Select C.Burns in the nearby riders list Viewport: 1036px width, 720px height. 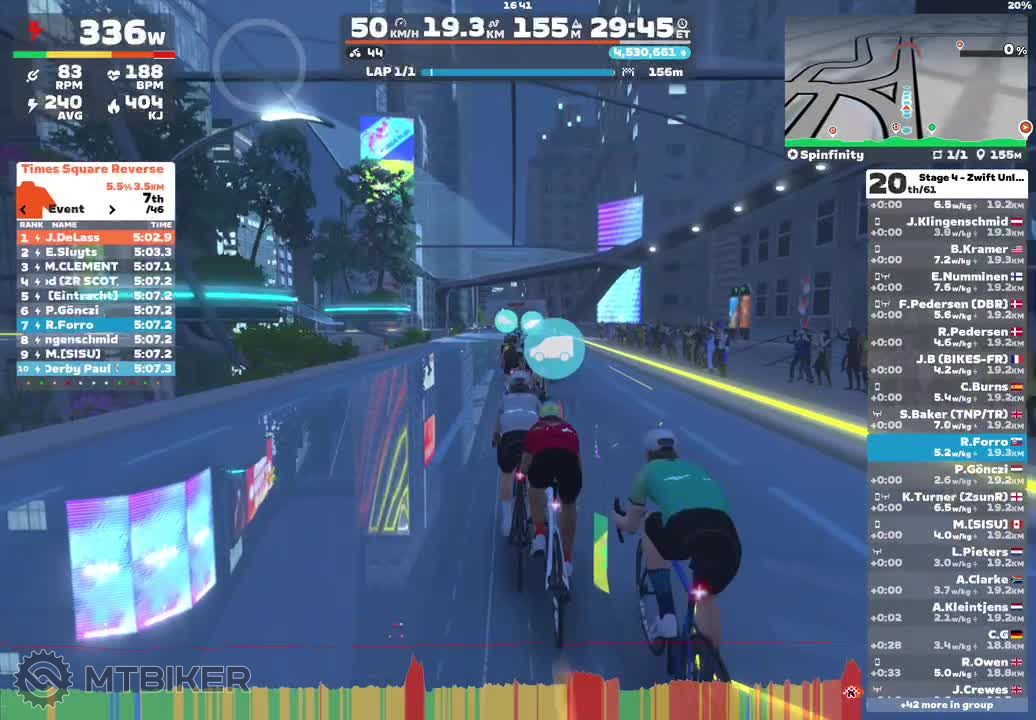tap(946, 392)
